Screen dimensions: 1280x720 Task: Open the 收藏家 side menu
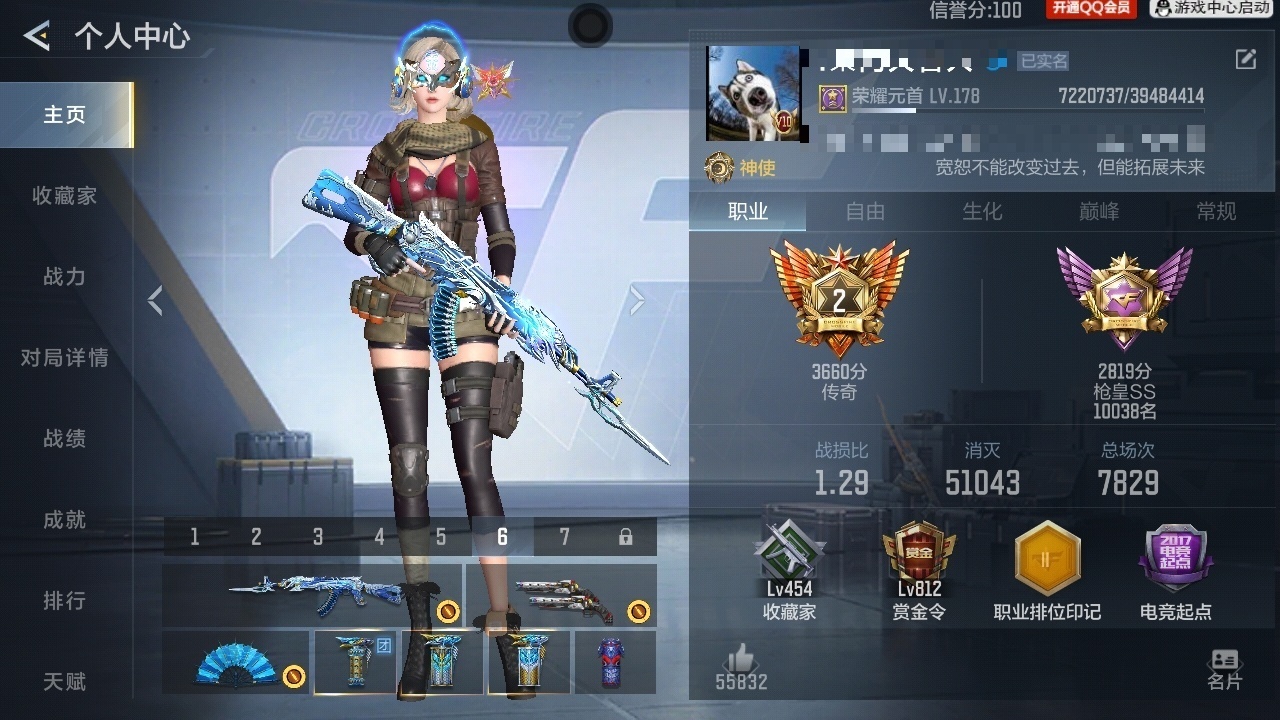click(64, 196)
